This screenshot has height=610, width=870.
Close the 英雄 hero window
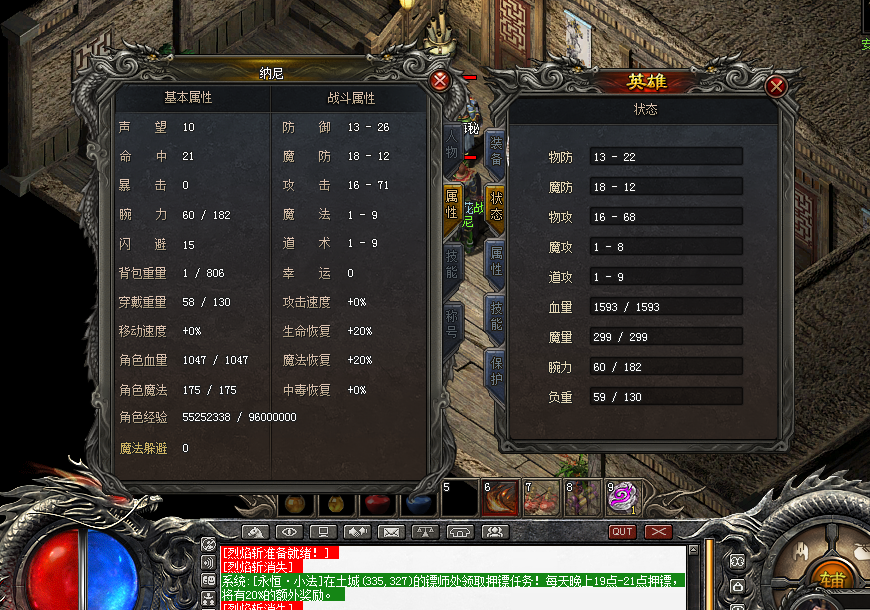pyautogui.click(x=776, y=87)
